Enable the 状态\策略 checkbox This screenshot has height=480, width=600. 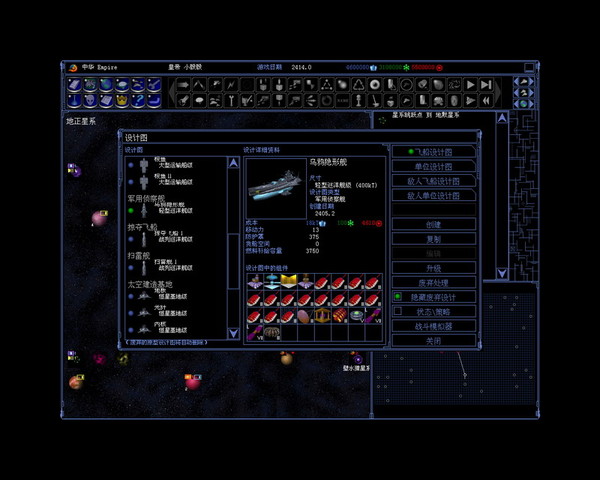397,312
